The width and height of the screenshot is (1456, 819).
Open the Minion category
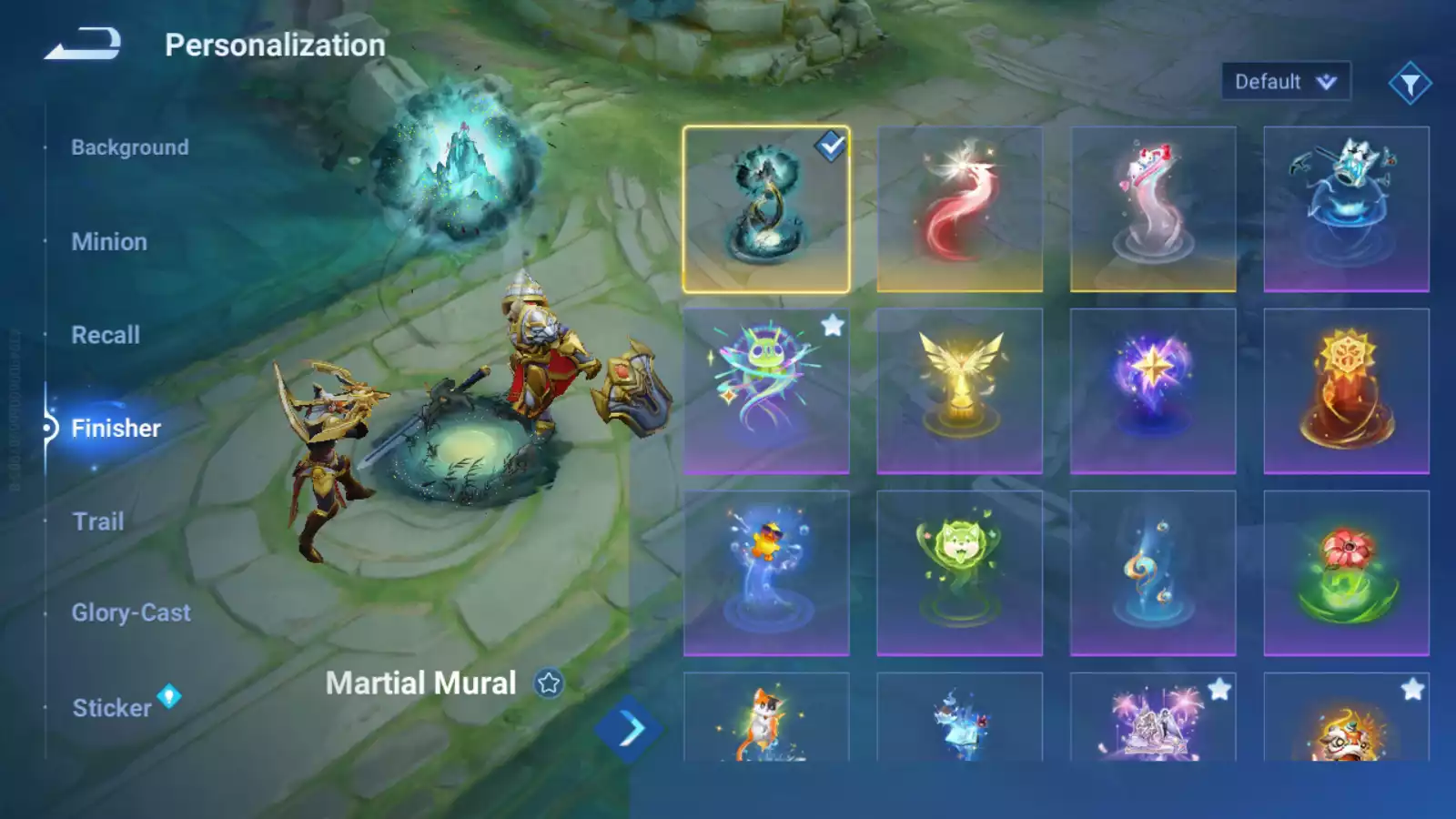(109, 242)
